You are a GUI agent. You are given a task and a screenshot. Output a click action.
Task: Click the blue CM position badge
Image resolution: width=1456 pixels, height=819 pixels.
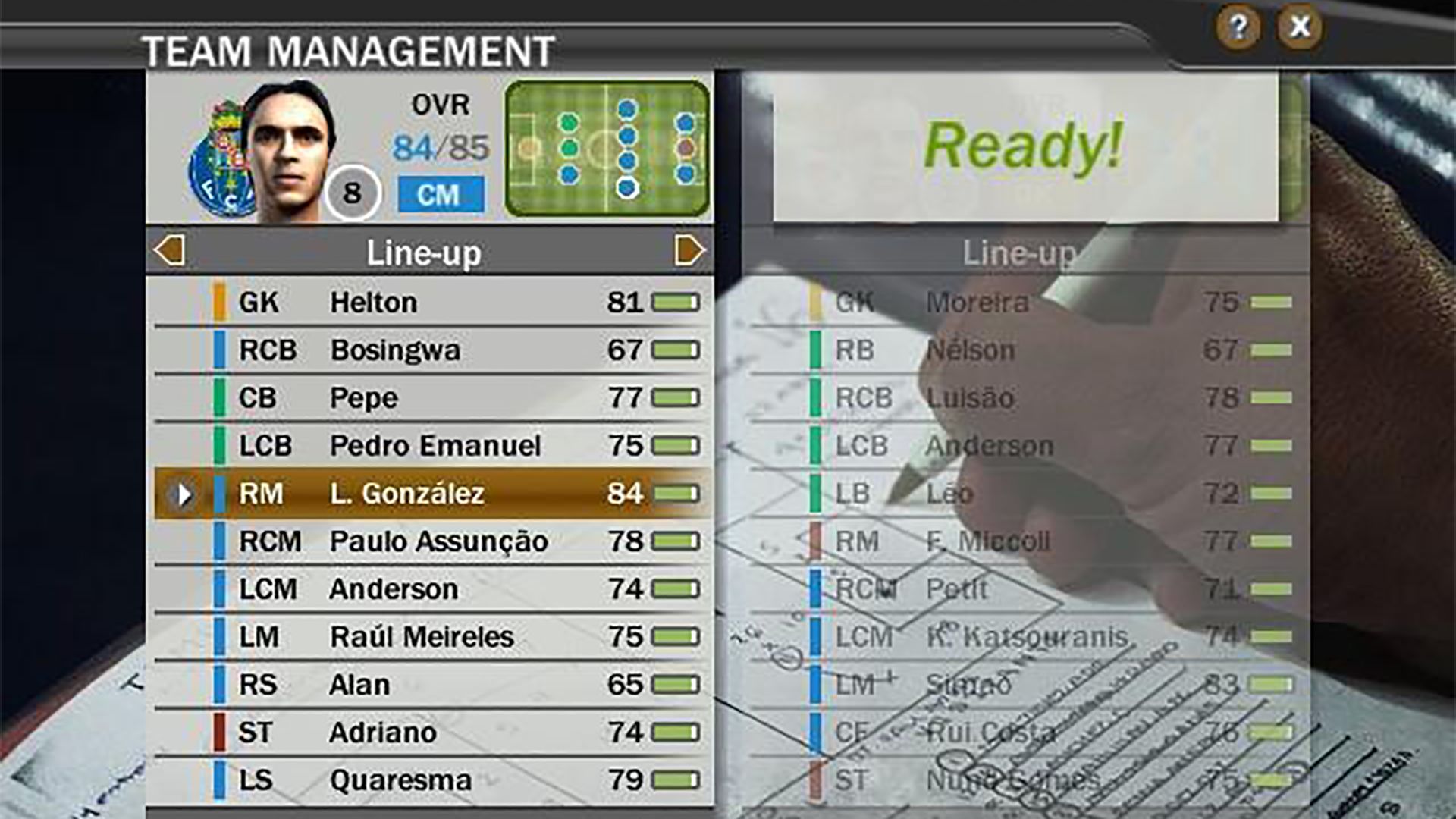pos(442,195)
